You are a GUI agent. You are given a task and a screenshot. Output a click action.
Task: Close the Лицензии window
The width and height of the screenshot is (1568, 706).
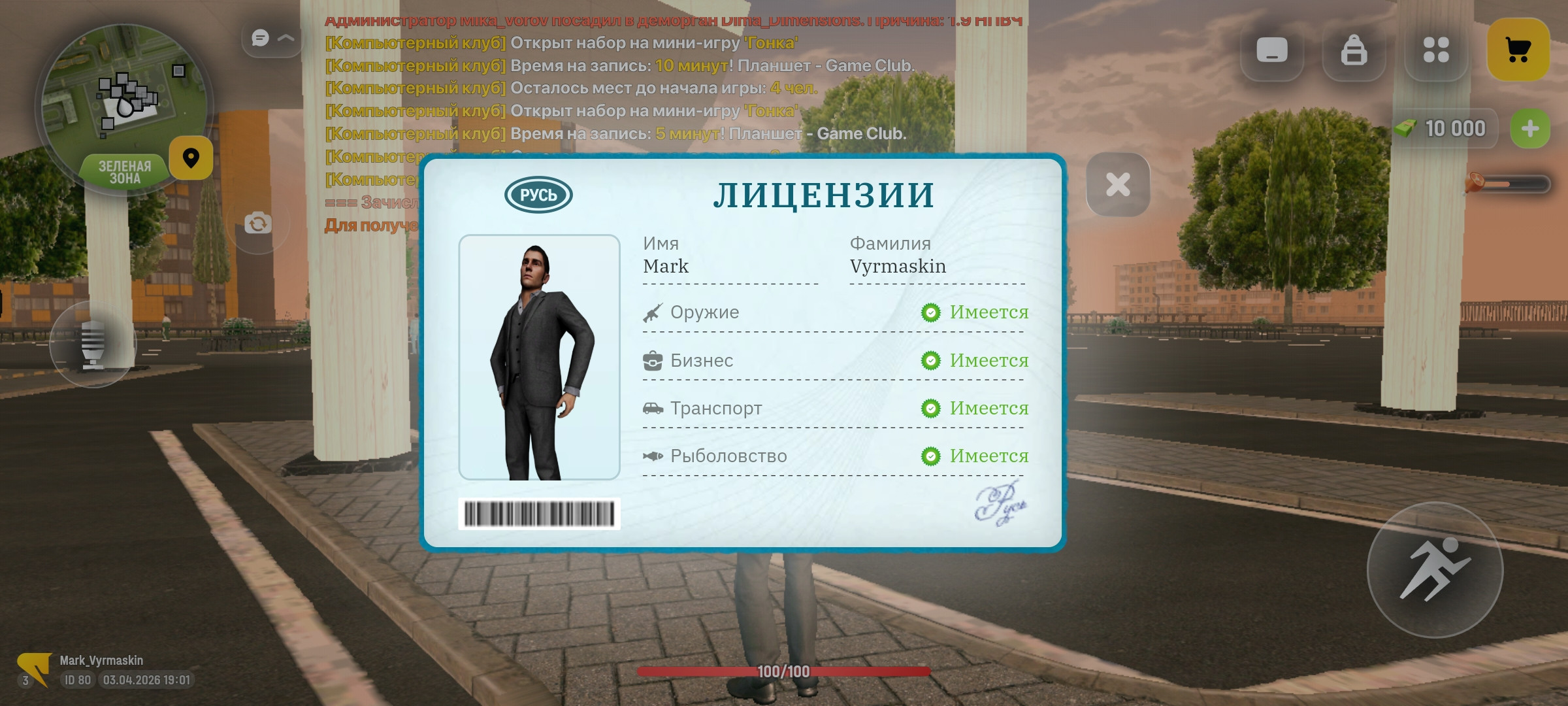tap(1117, 185)
